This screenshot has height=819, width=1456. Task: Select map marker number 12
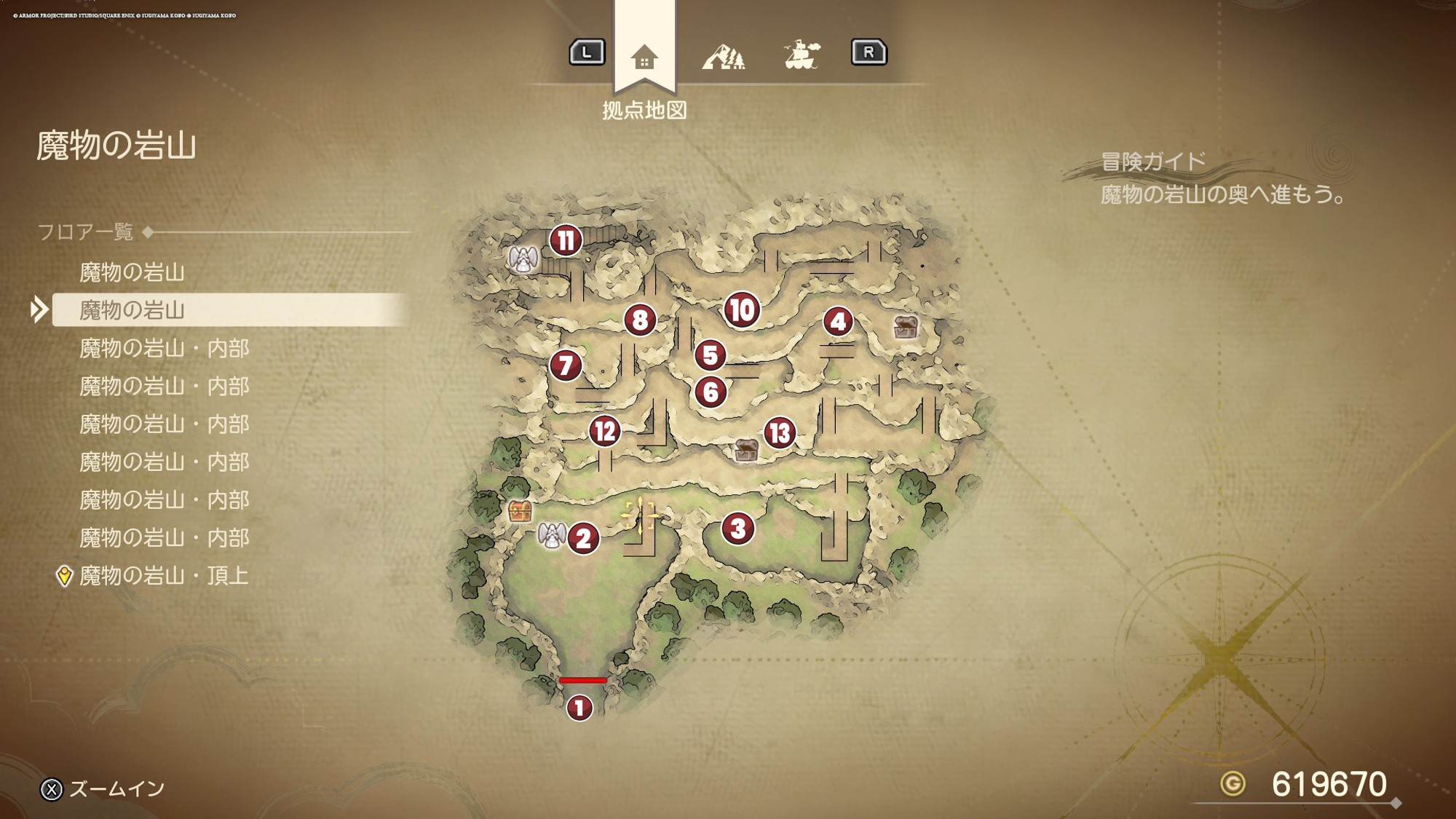tap(604, 431)
